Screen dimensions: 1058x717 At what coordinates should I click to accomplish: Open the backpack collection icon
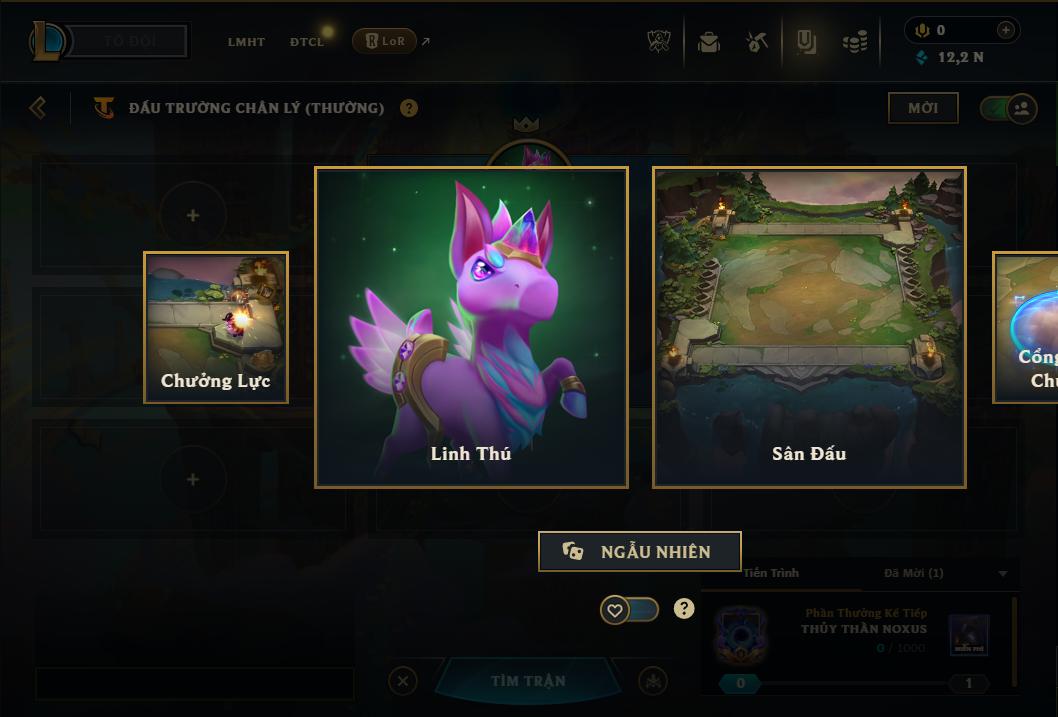[x=709, y=42]
